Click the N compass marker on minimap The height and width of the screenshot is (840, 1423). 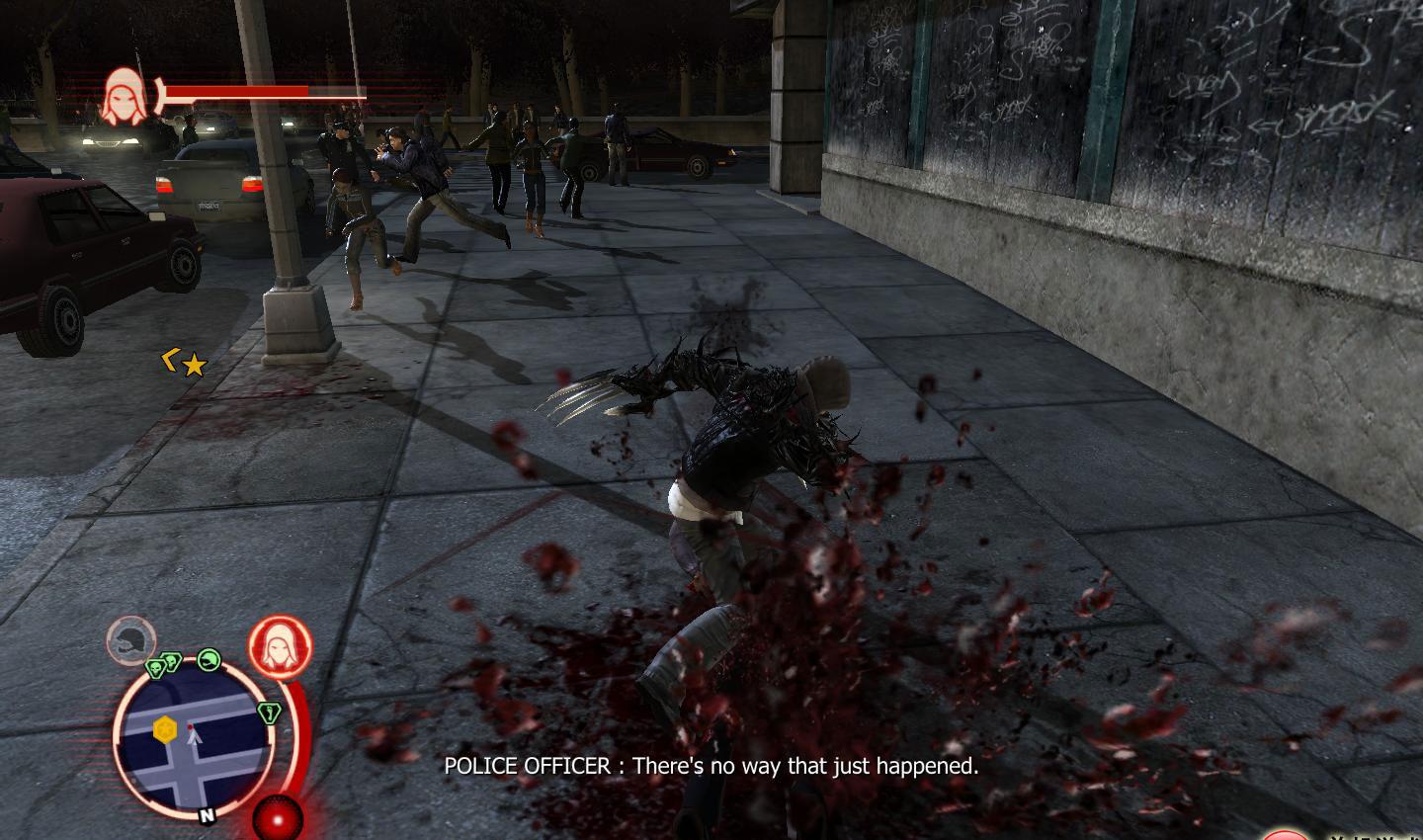click(208, 815)
